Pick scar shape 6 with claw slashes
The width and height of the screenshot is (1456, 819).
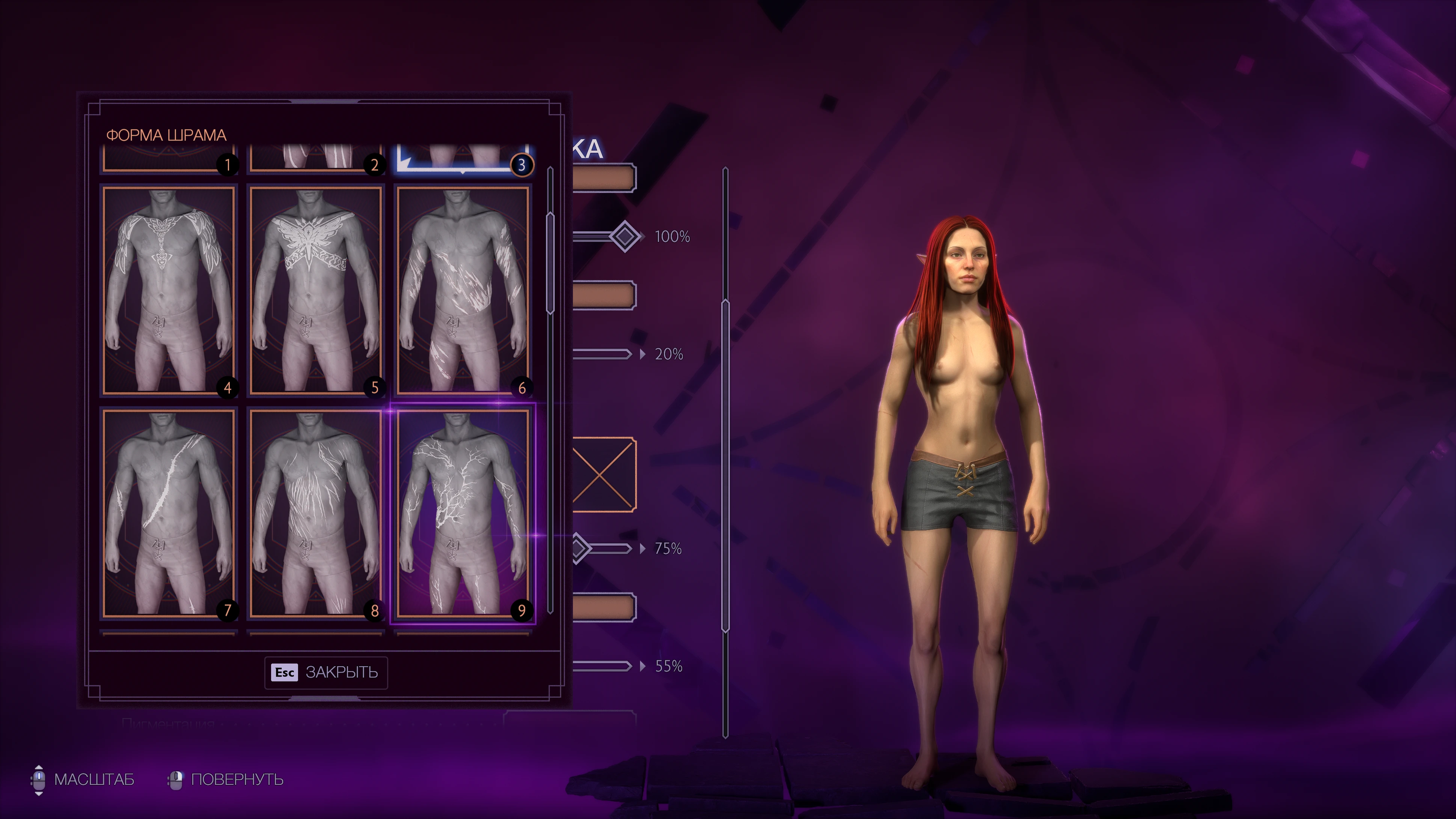pos(462,290)
